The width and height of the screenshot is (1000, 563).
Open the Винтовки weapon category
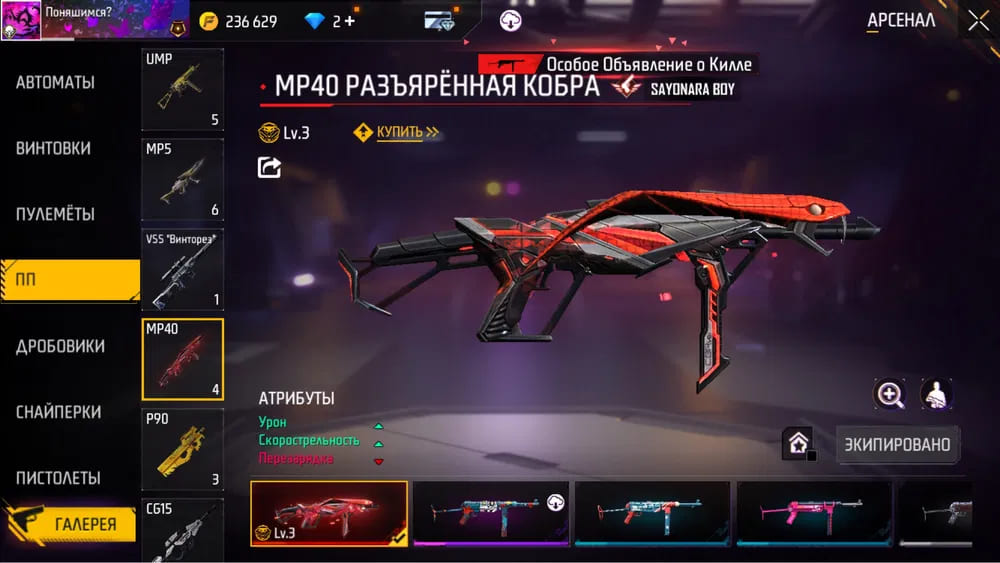54,148
